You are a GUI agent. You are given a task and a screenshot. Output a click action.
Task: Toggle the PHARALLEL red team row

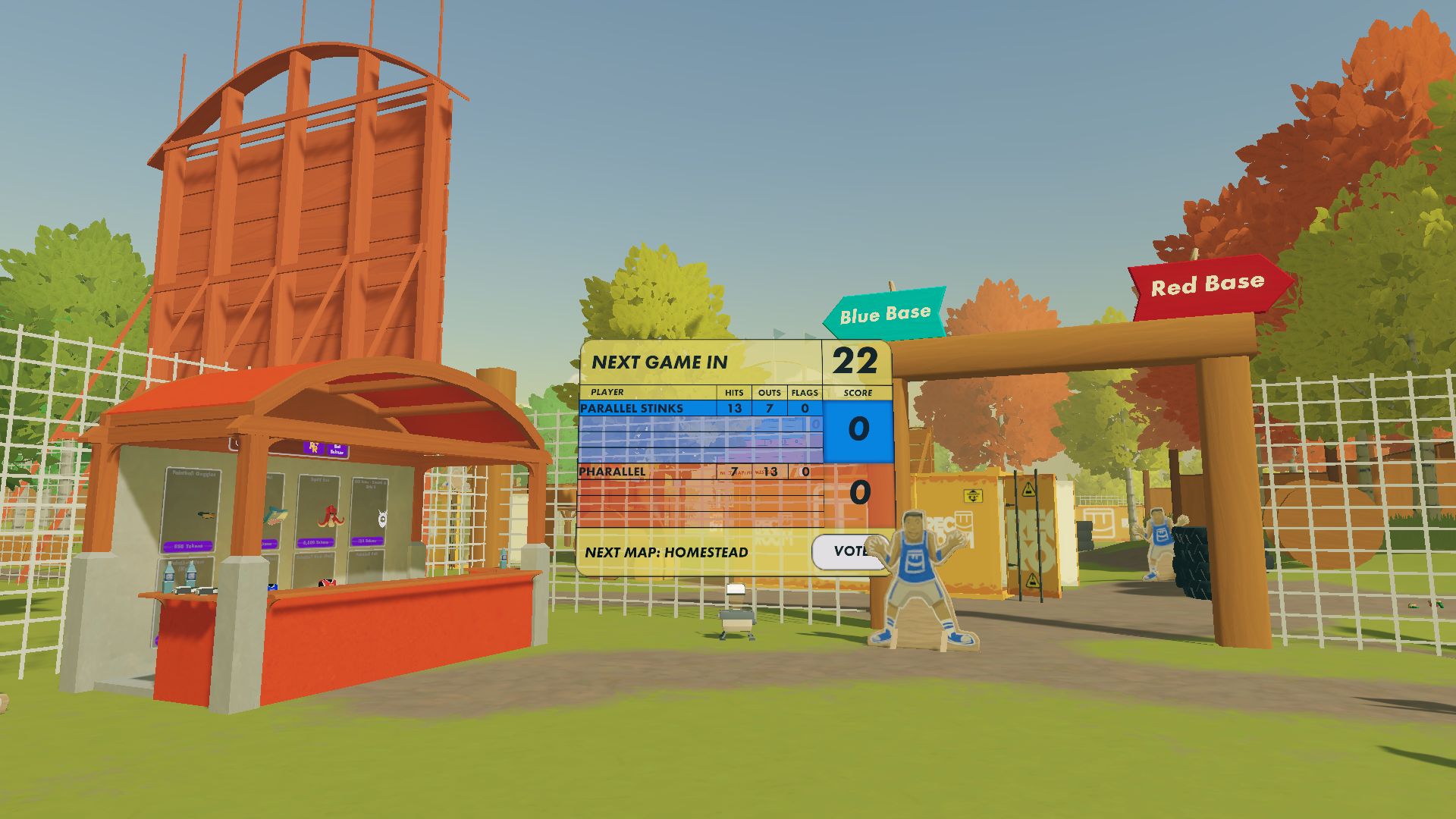(614, 472)
